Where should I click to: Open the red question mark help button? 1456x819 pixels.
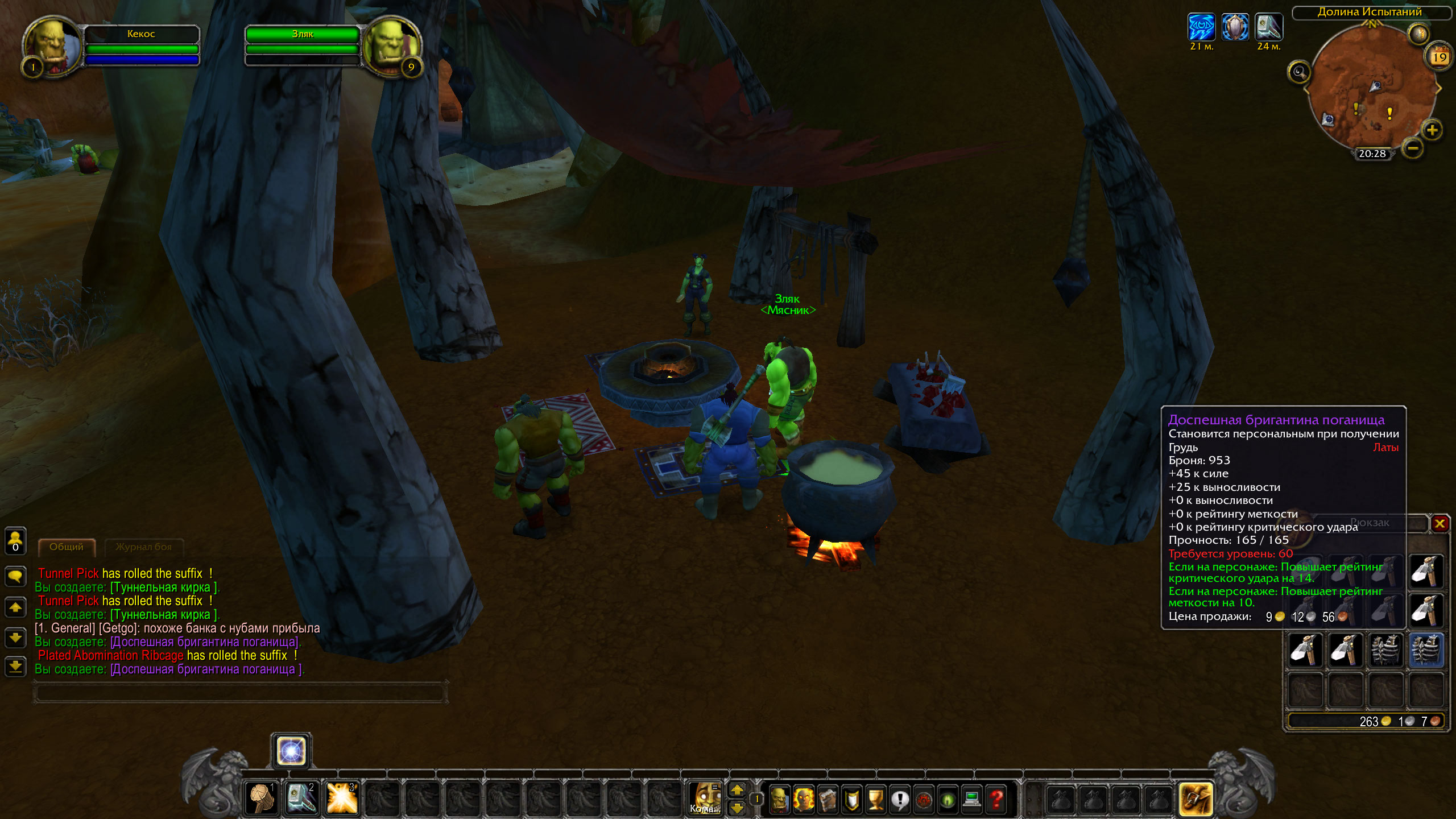point(996,799)
